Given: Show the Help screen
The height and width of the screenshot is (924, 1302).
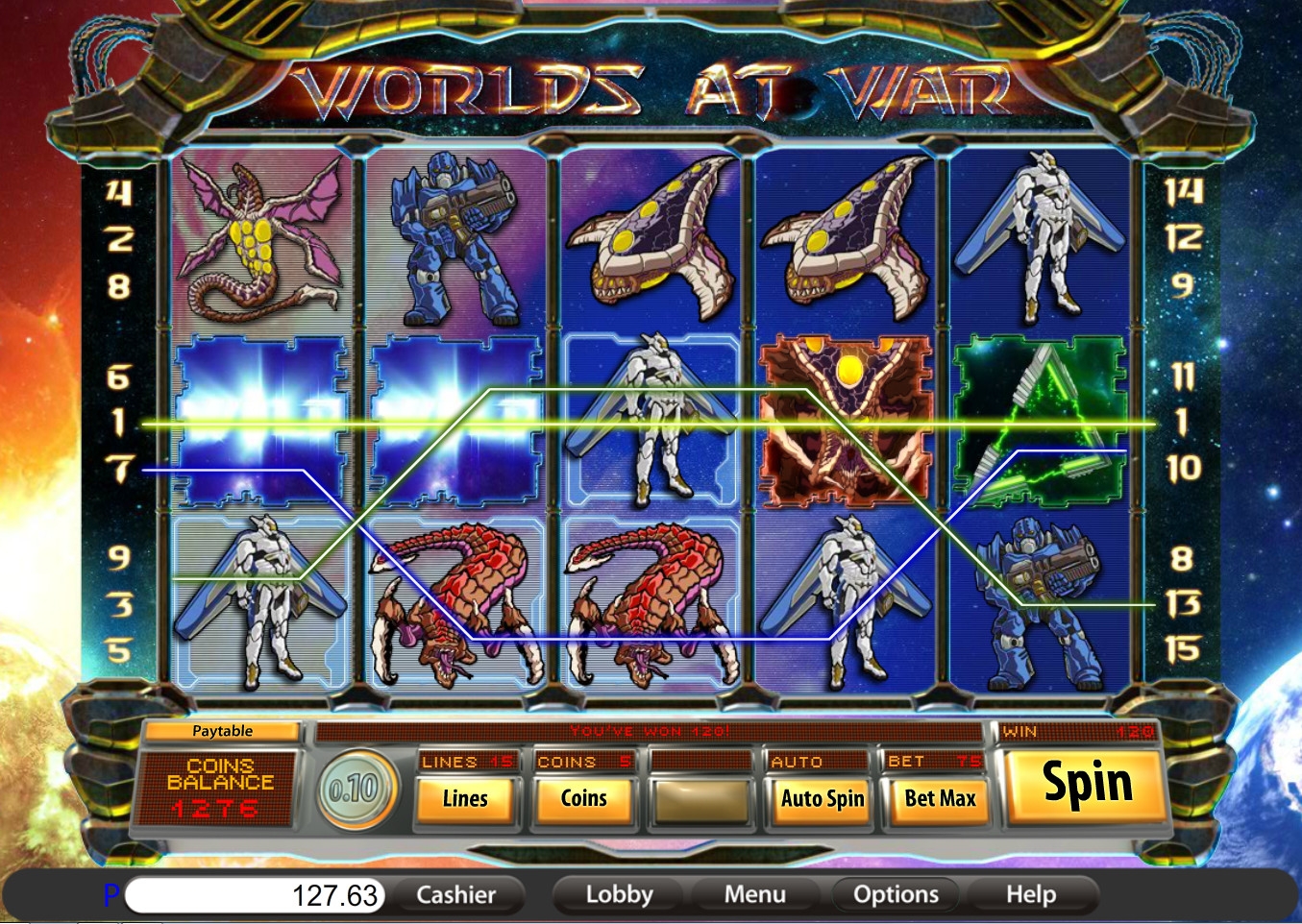Looking at the screenshot, I should point(1030,895).
